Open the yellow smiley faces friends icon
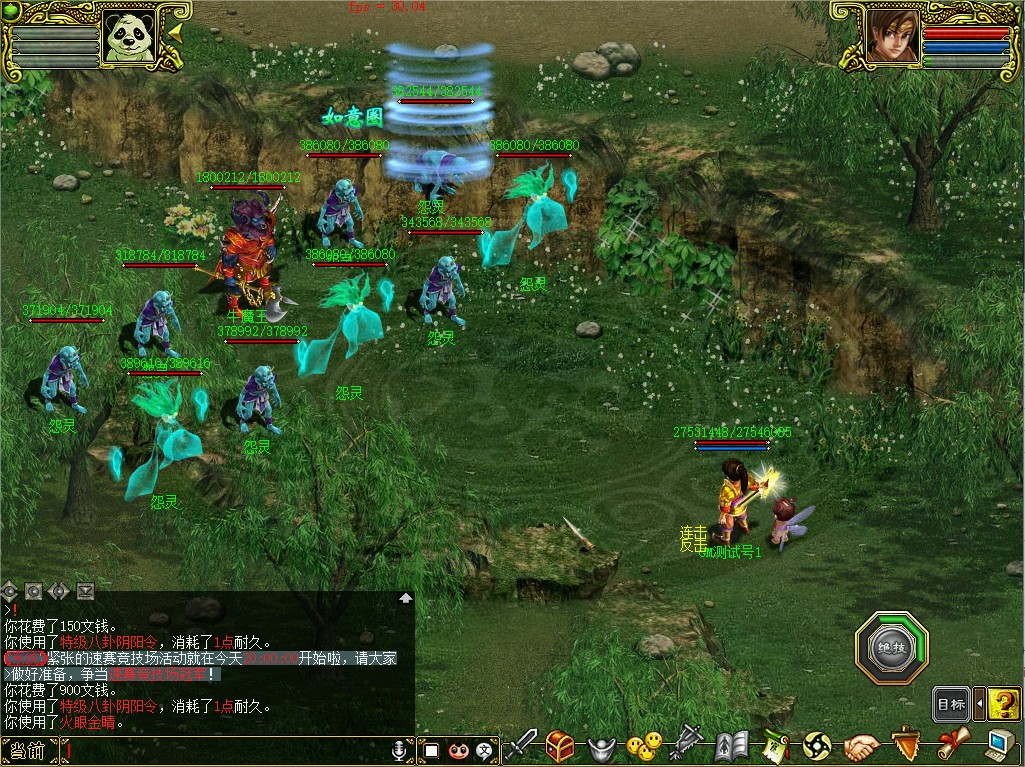Screen dimensions: 1025x767 [643, 745]
